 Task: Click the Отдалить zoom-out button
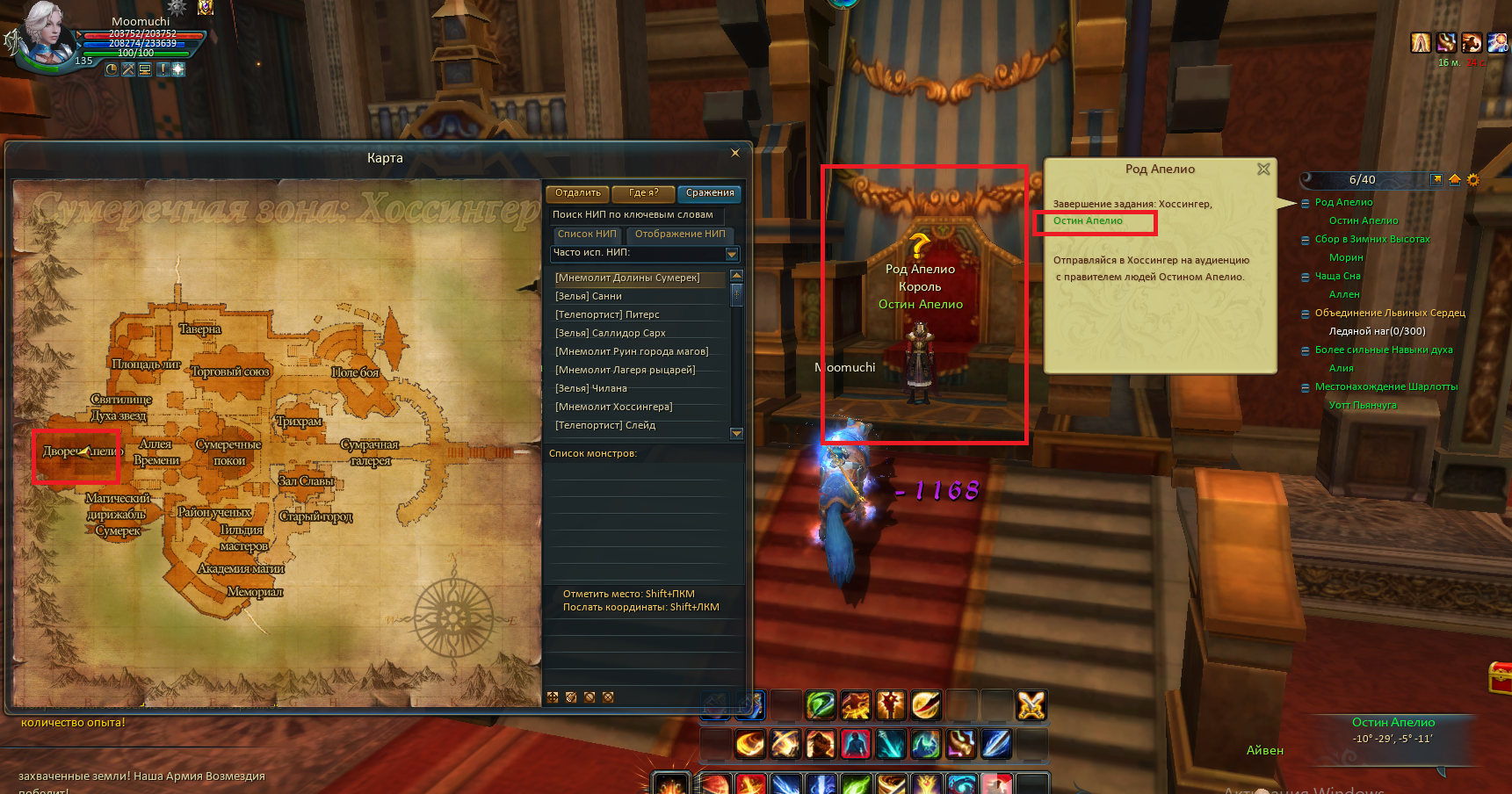[x=577, y=193]
